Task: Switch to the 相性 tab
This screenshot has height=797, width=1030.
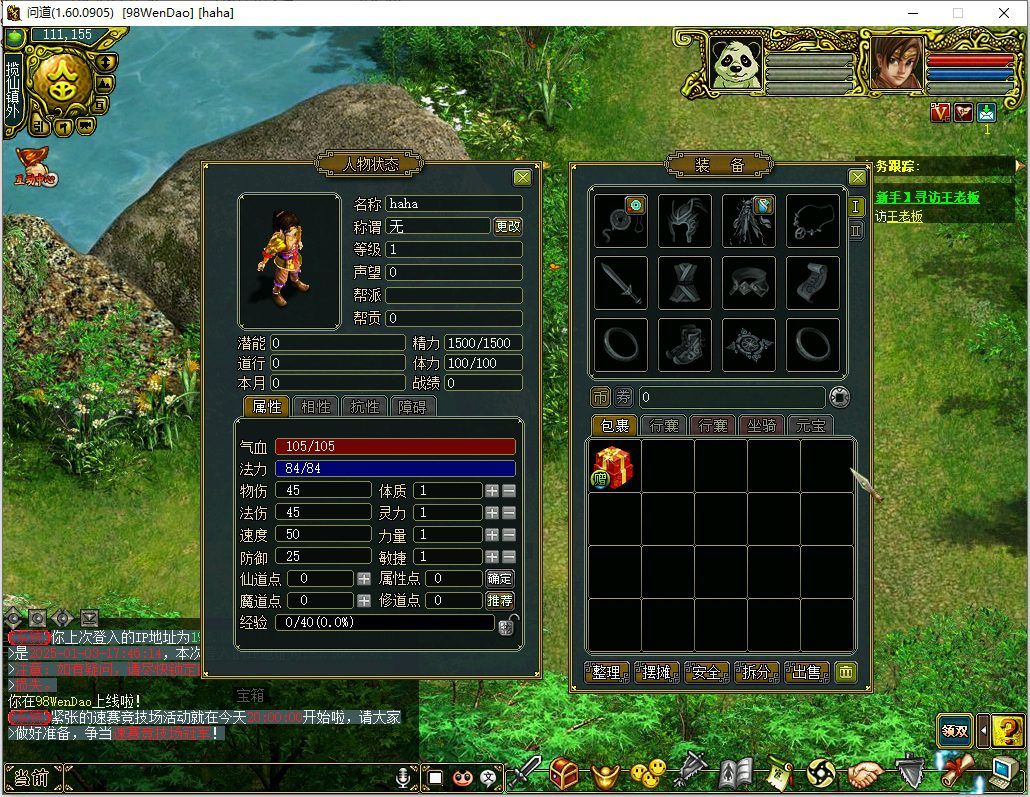Action: [315, 407]
